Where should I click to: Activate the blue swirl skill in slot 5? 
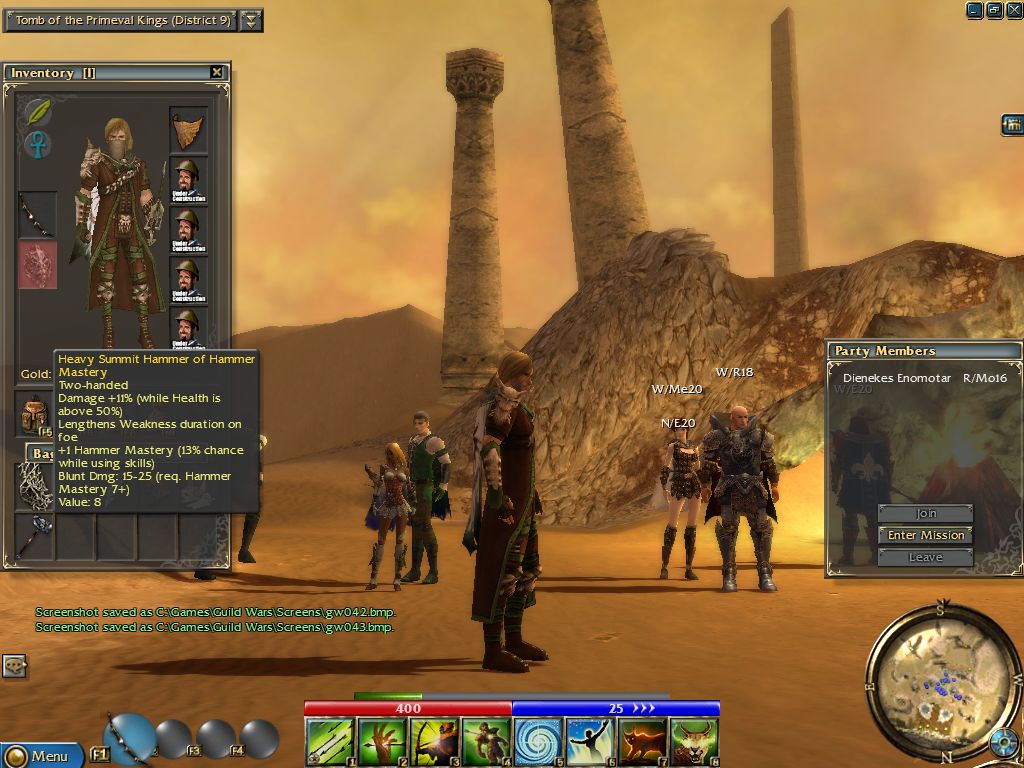538,742
